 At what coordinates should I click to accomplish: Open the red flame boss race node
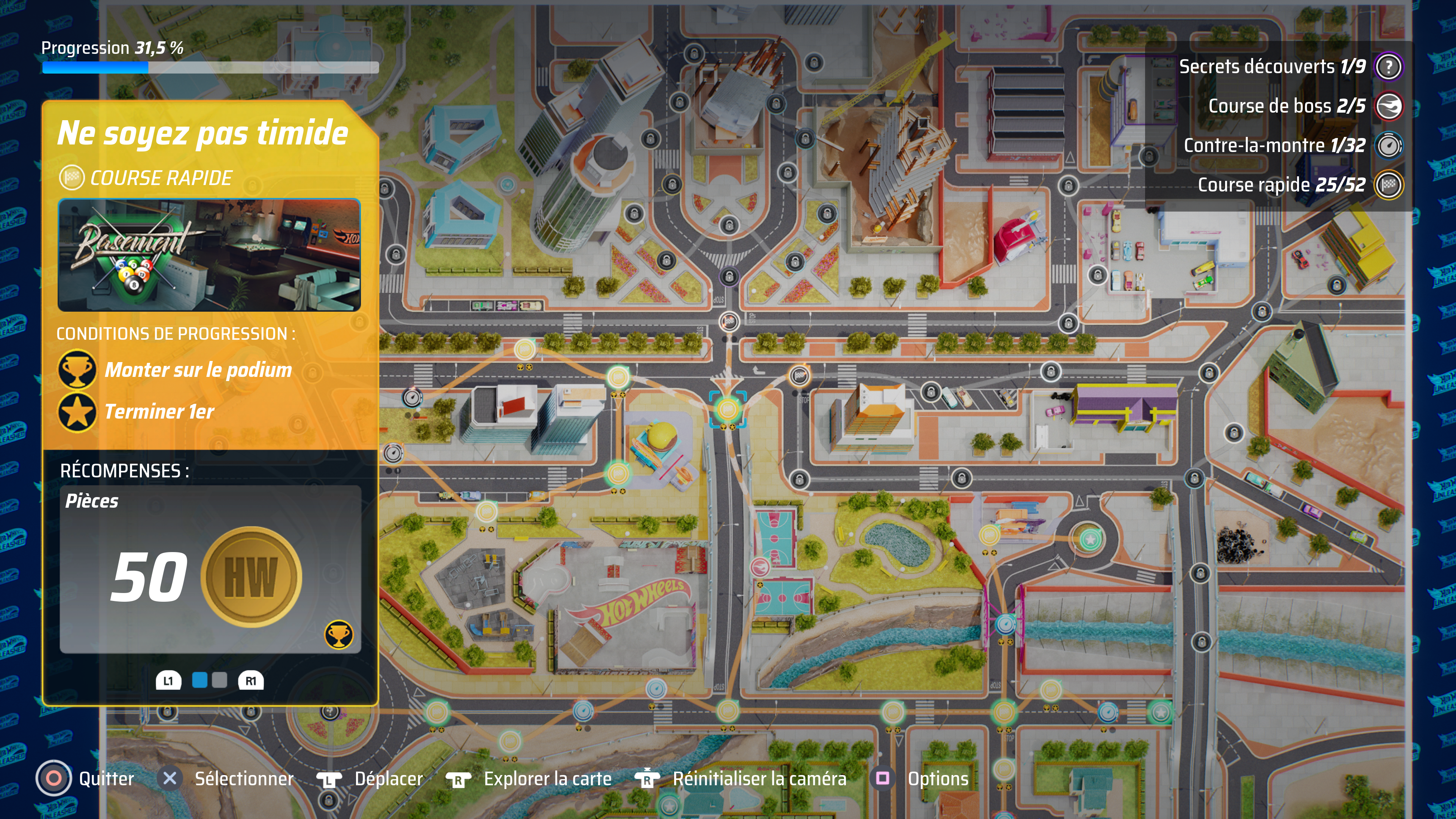click(x=759, y=566)
